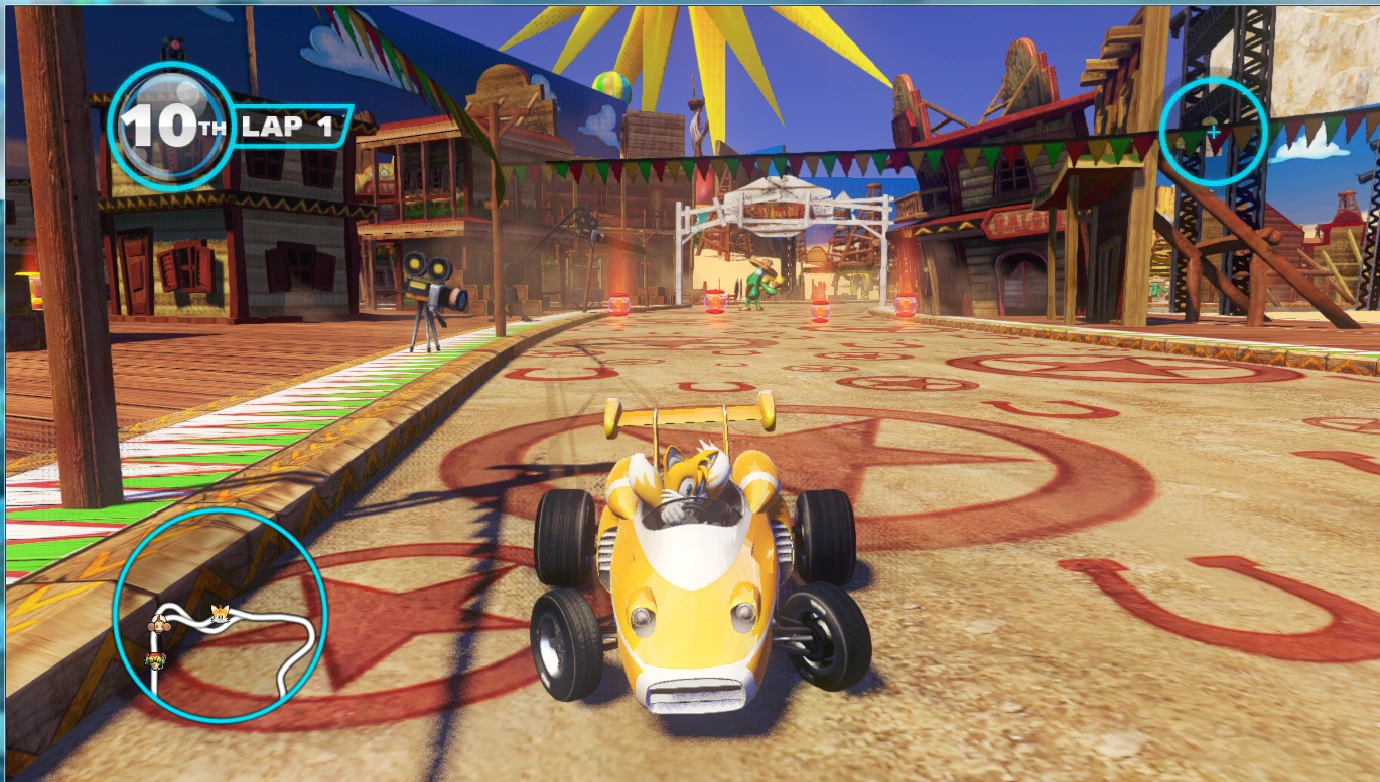This screenshot has width=1380, height=782.
Task: Click the circular track minimap
Action: 220,615
